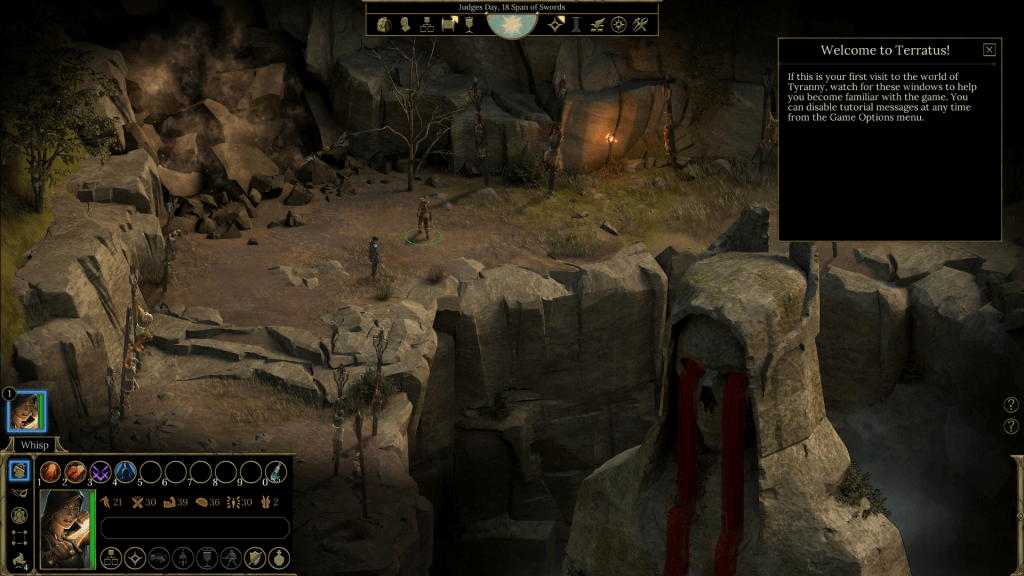Select Whisp's party portrait

tap(26, 411)
